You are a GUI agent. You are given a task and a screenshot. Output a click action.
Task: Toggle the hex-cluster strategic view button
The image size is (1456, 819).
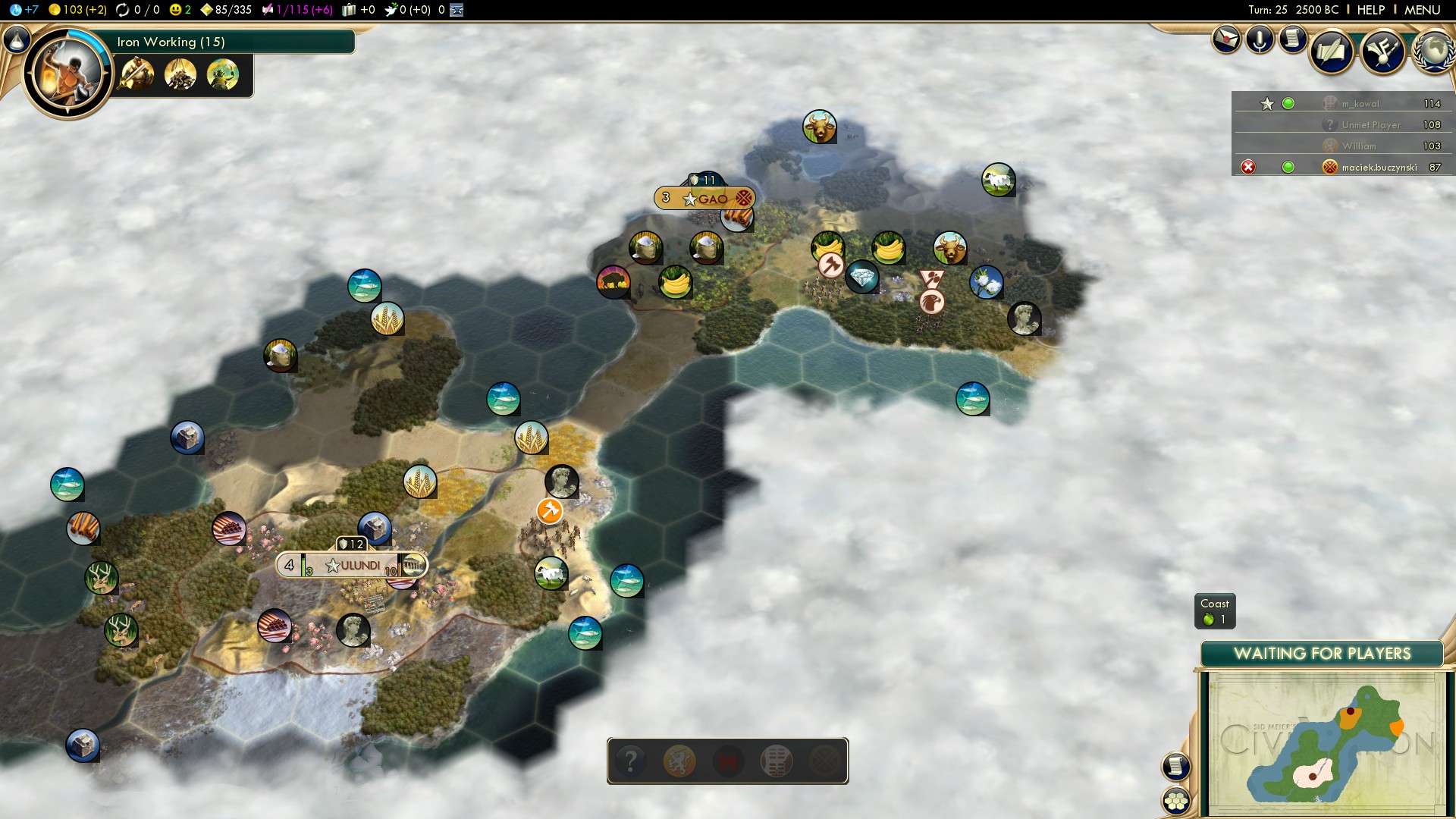[x=1176, y=801]
